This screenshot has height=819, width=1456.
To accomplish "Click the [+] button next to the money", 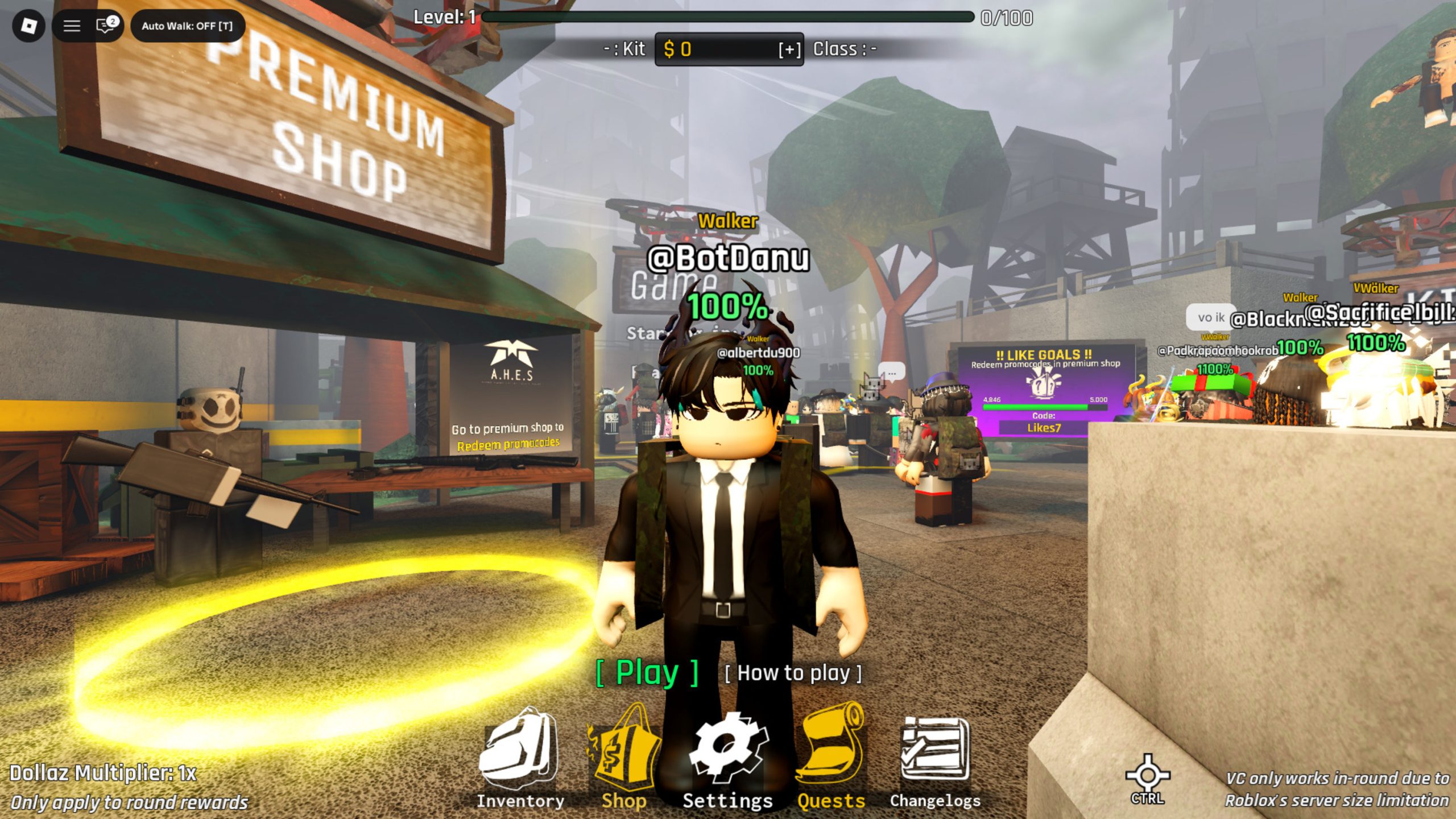I will (x=789, y=50).
